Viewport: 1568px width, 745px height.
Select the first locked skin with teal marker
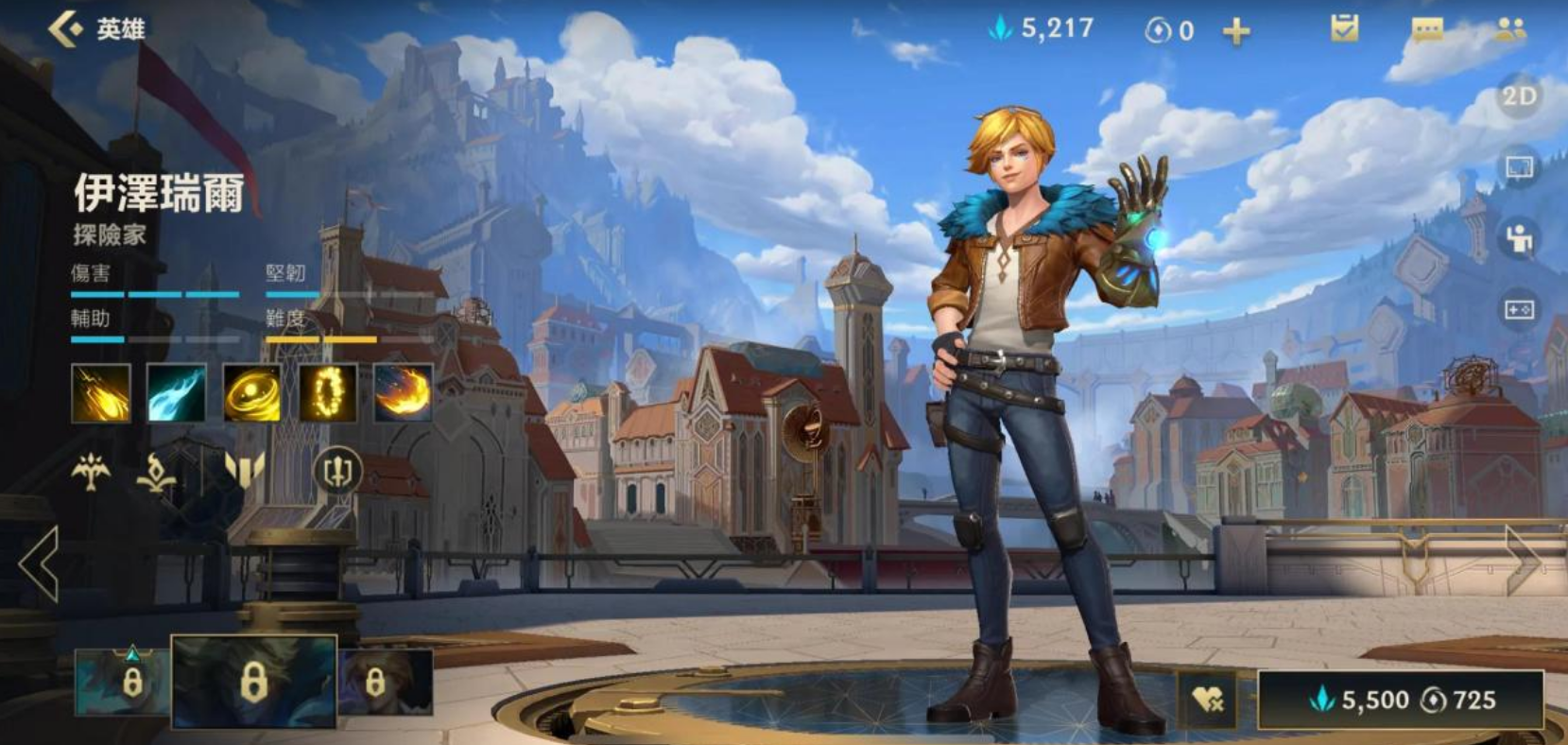coord(123,680)
